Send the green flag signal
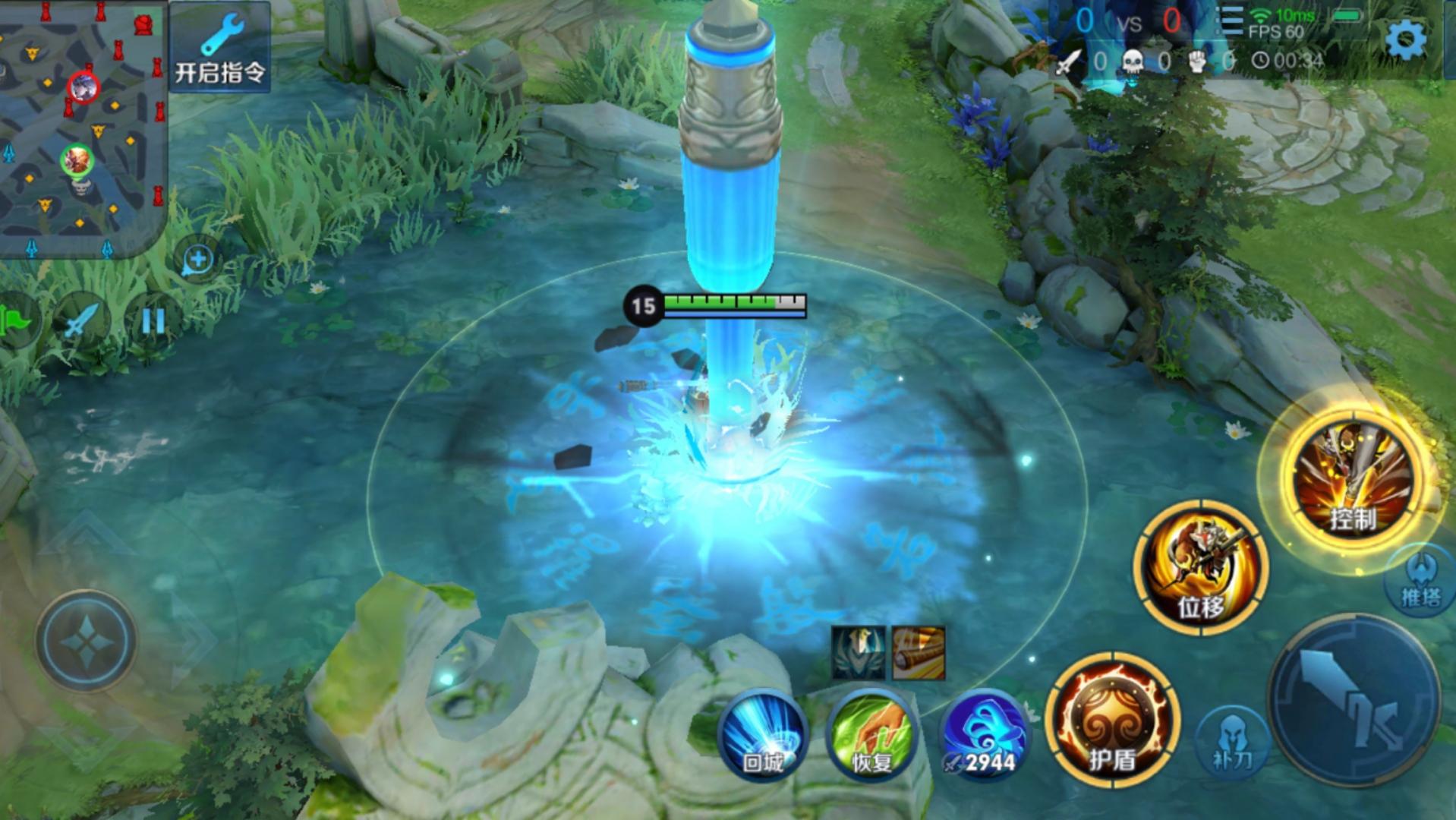Image resolution: width=1456 pixels, height=820 pixels. click(15, 322)
